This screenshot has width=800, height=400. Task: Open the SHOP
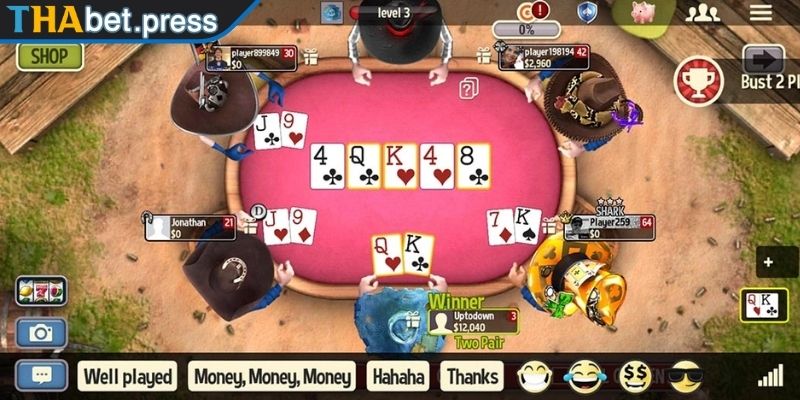tap(49, 56)
